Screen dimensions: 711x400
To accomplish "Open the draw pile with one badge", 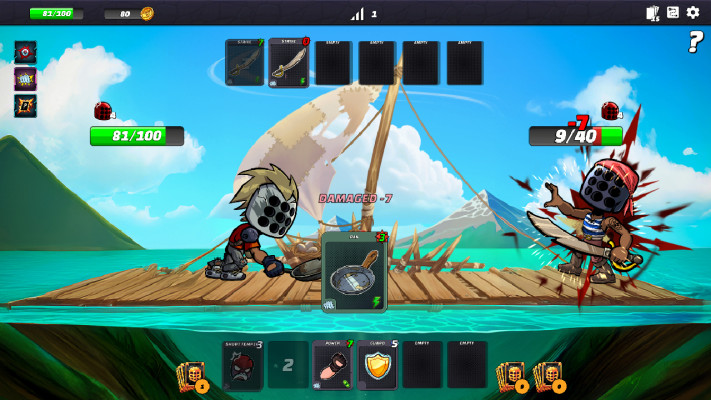I will point(191,376).
